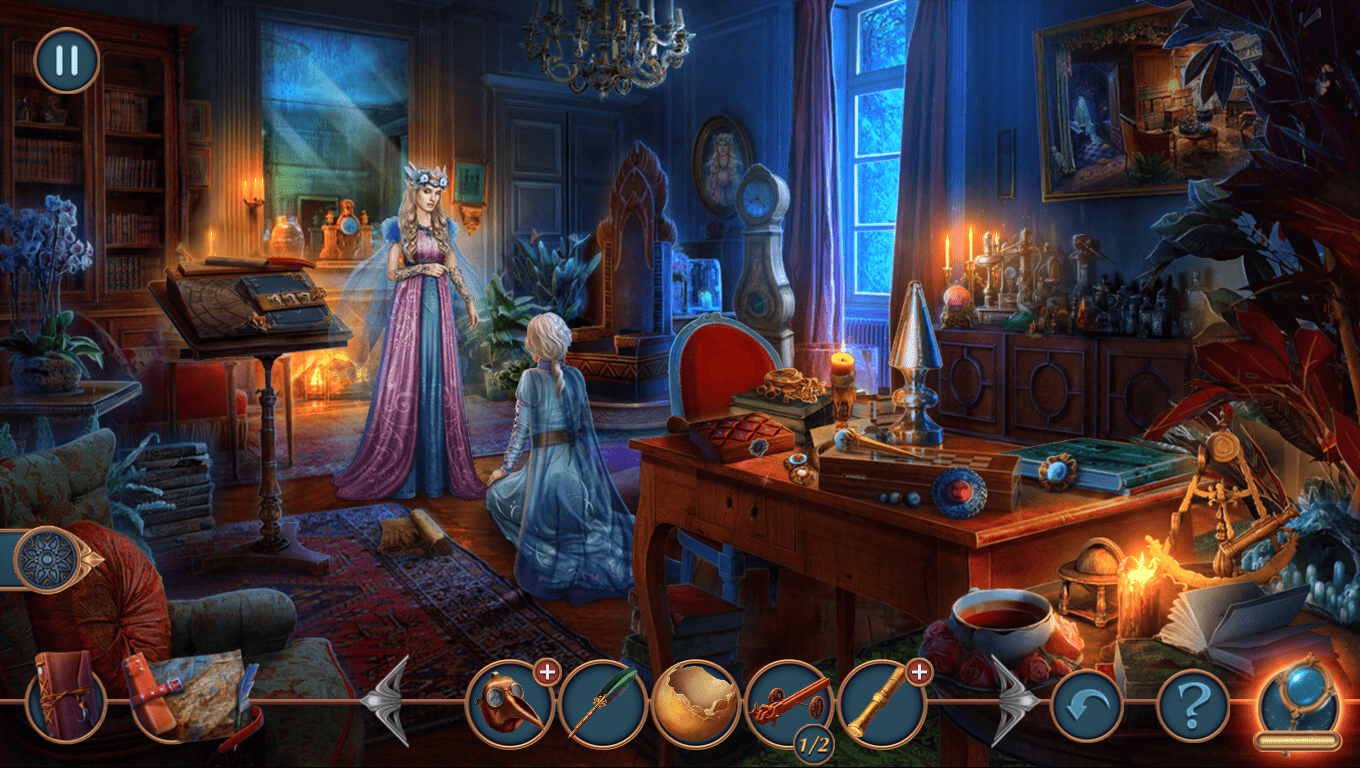Select the plague doctor mask item

[511, 703]
